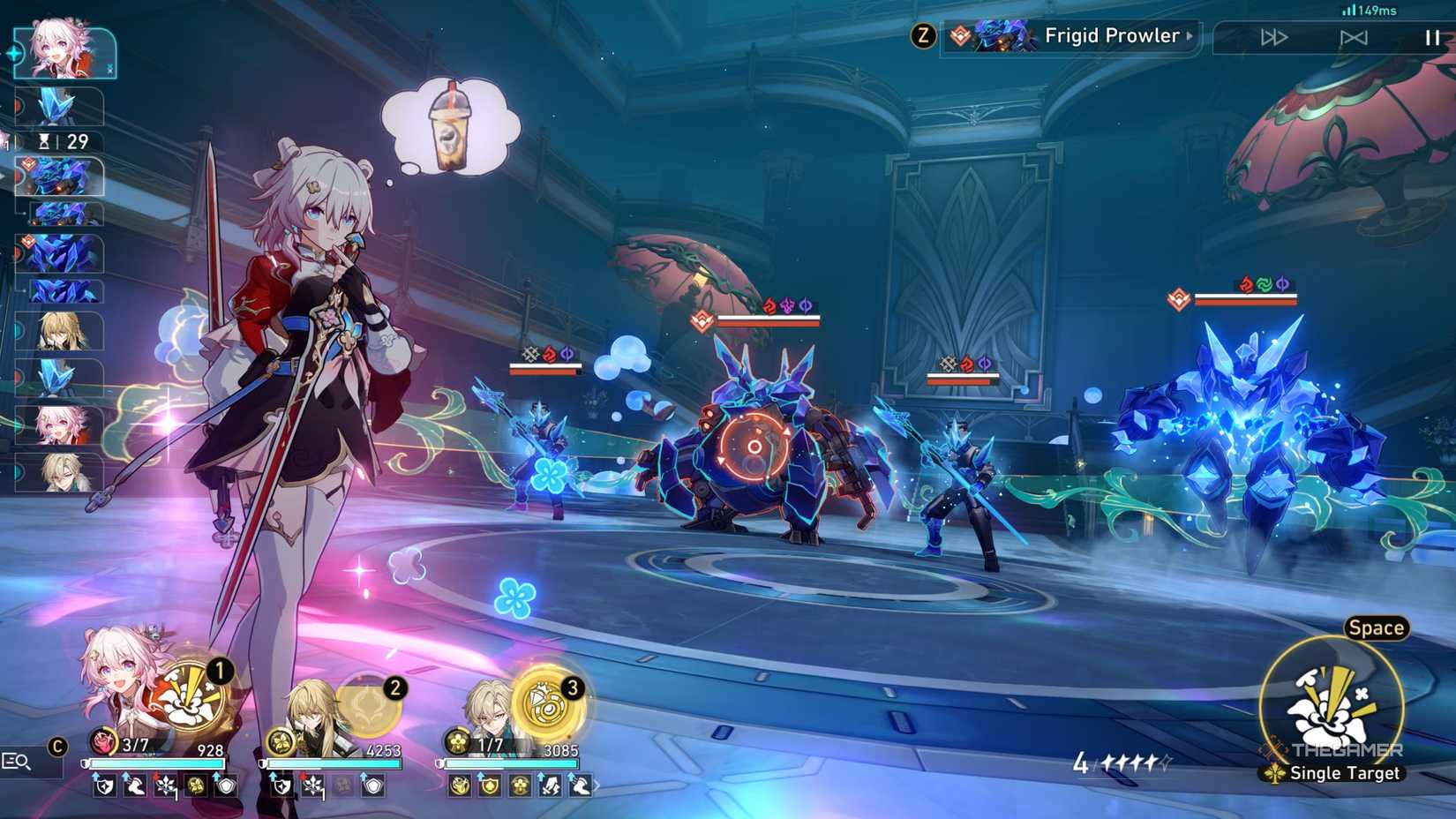Viewport: 1456px width, 819px height.
Task: Cycle targets with the Frigid Prowler arrow
Action: click(1190, 35)
